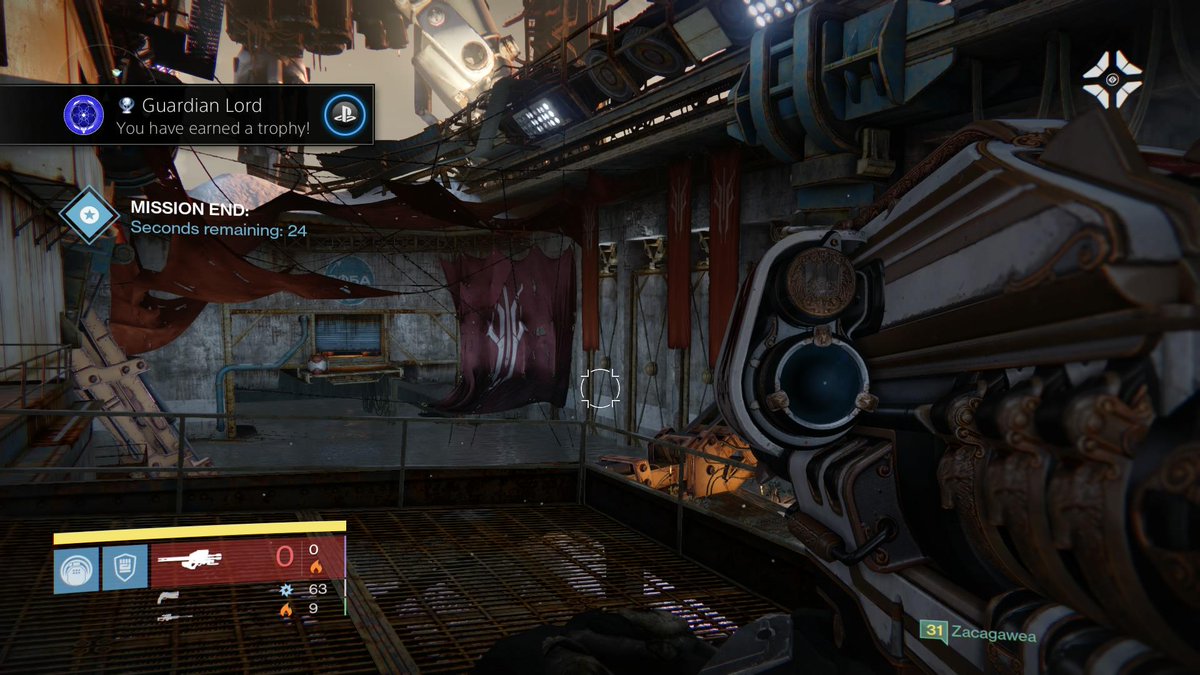This screenshot has width=1200, height=675.
Task: Activate the melee fist shield ability
Action: pos(125,569)
